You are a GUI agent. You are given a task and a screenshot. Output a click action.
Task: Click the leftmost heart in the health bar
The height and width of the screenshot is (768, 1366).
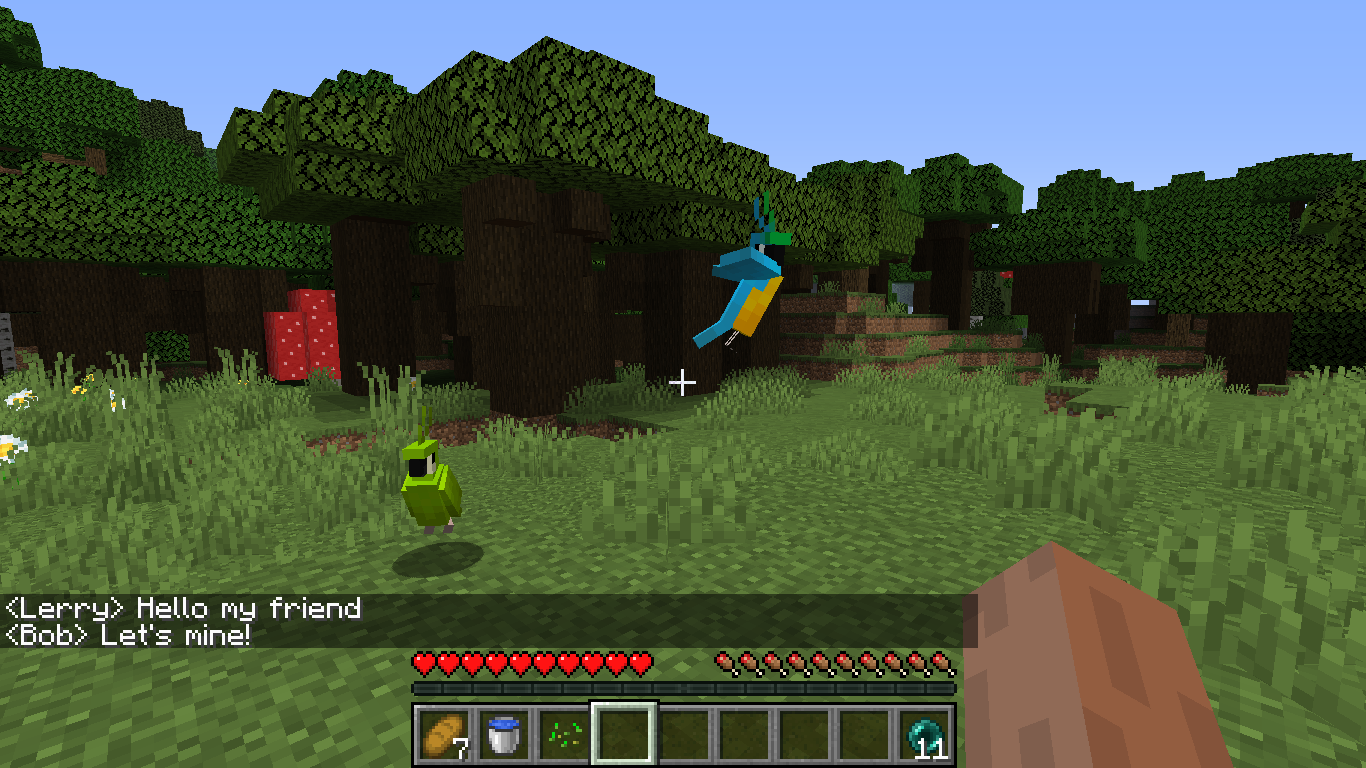(x=423, y=662)
